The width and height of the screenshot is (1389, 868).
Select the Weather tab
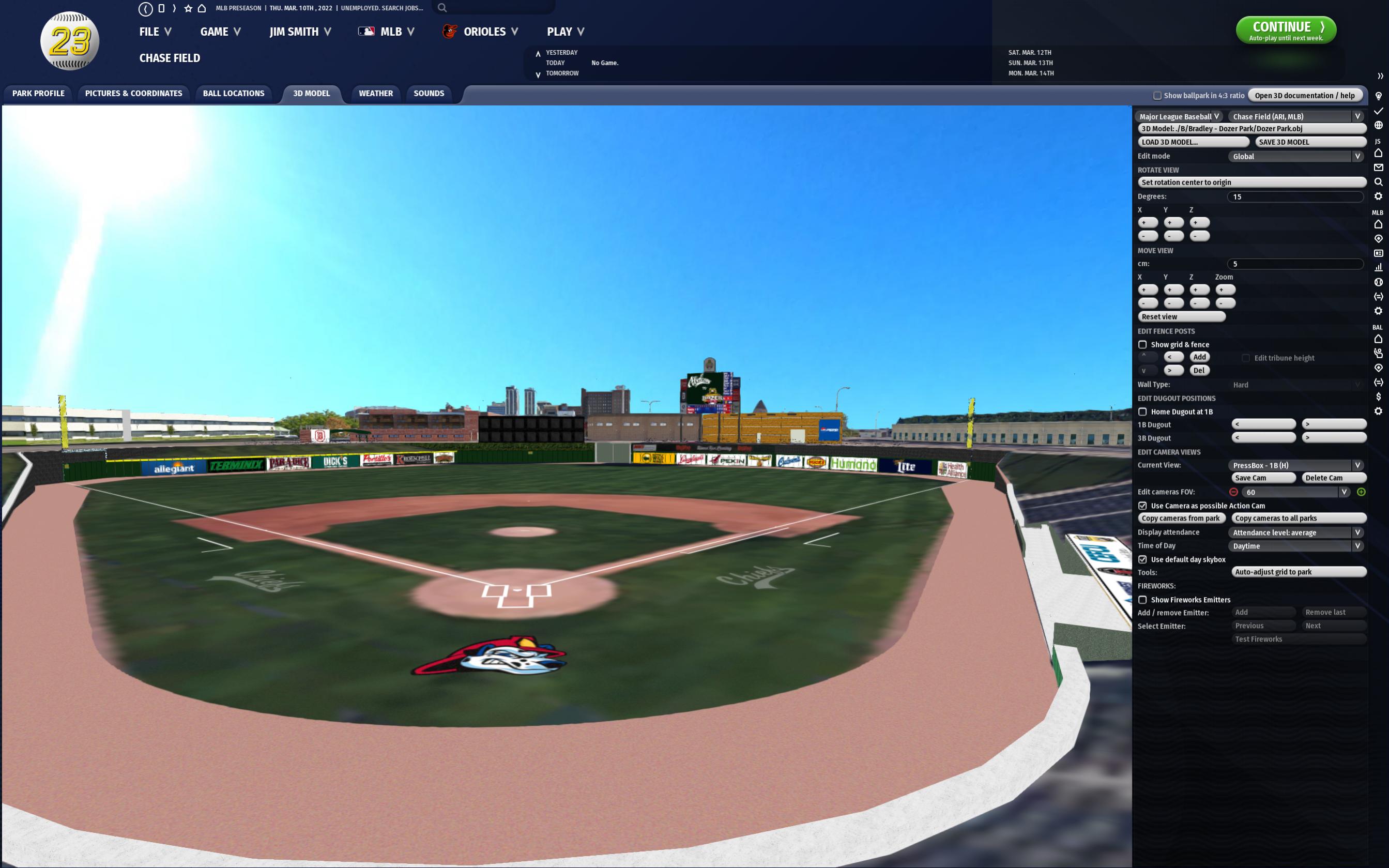tap(376, 94)
